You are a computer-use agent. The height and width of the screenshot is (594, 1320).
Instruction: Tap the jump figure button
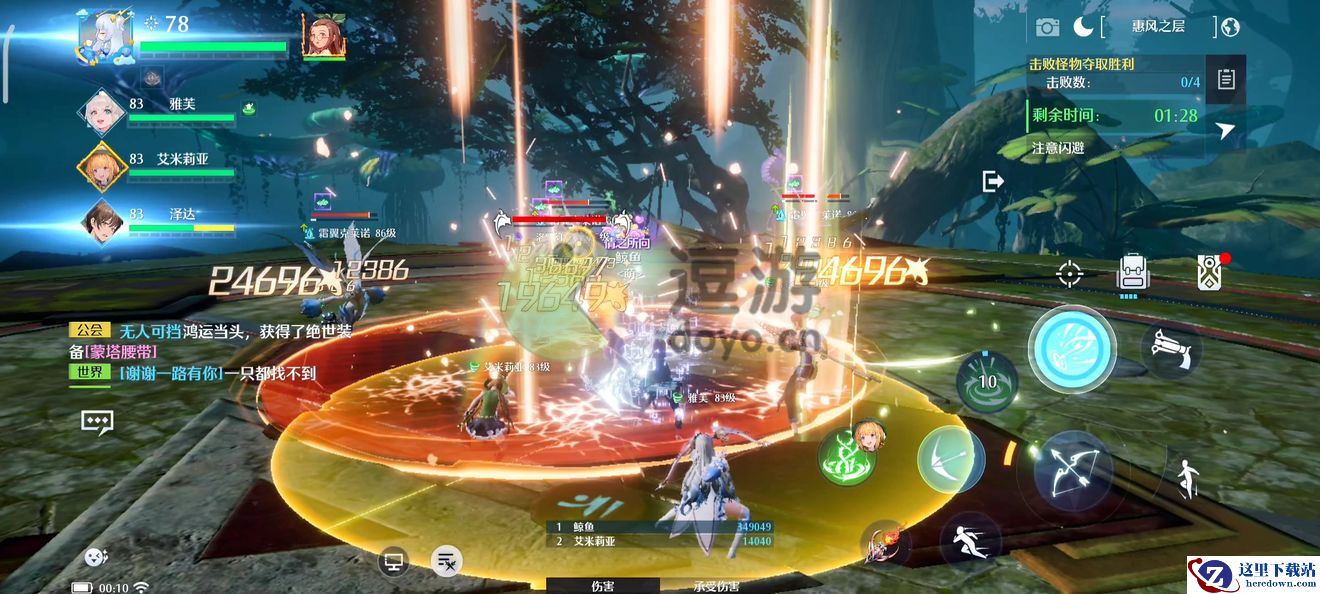1188,479
